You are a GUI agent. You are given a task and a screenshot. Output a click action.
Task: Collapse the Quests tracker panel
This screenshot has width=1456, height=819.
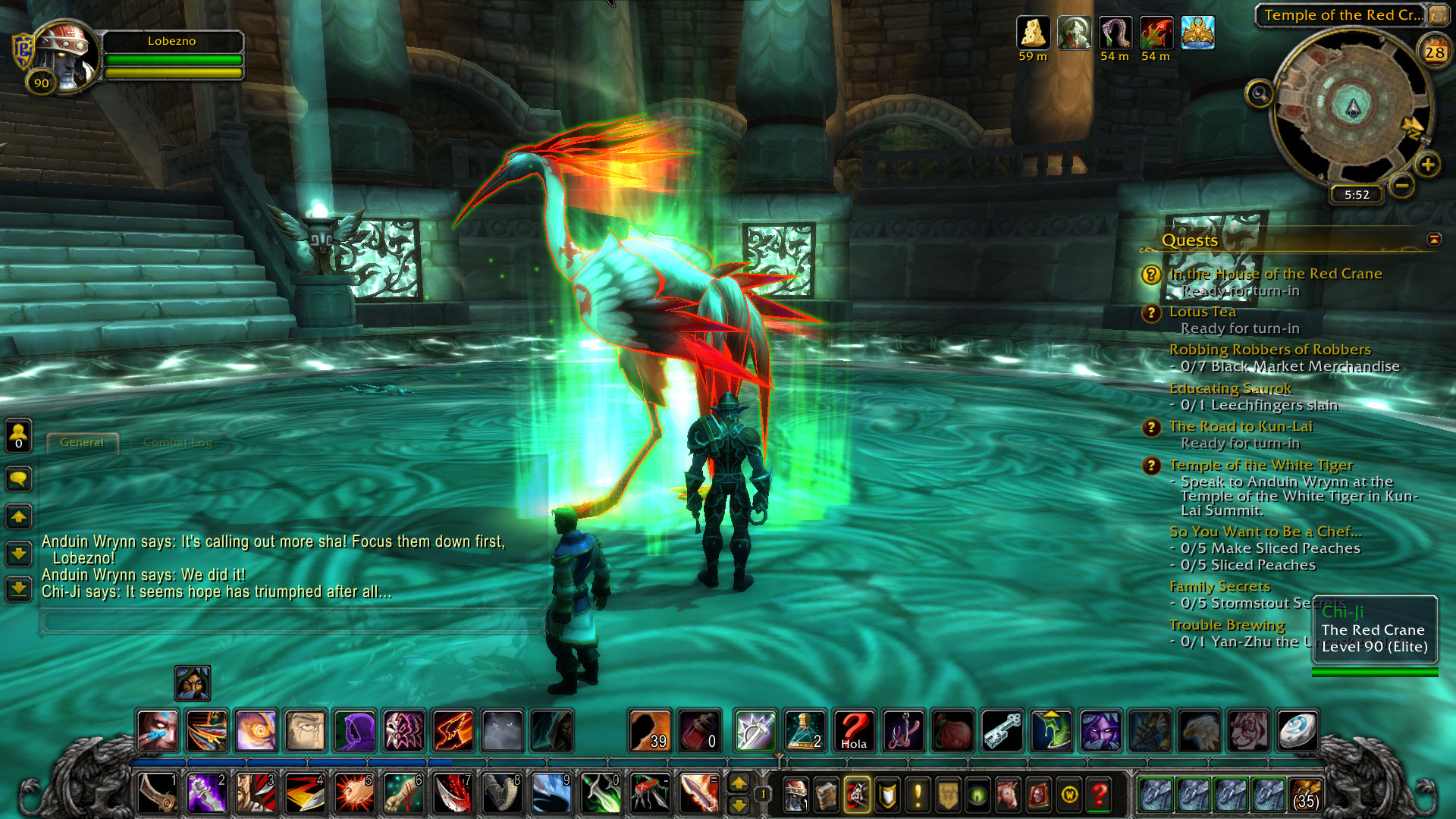coord(1434,240)
